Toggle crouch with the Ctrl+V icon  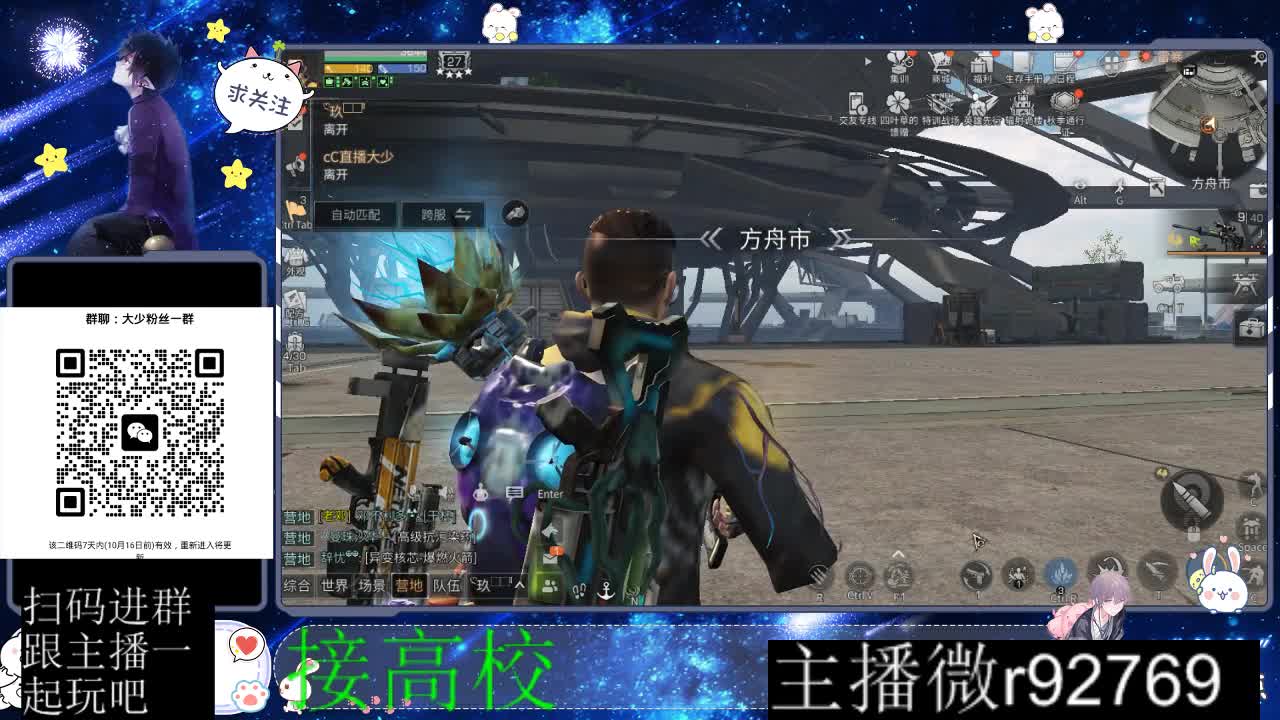(x=862, y=576)
